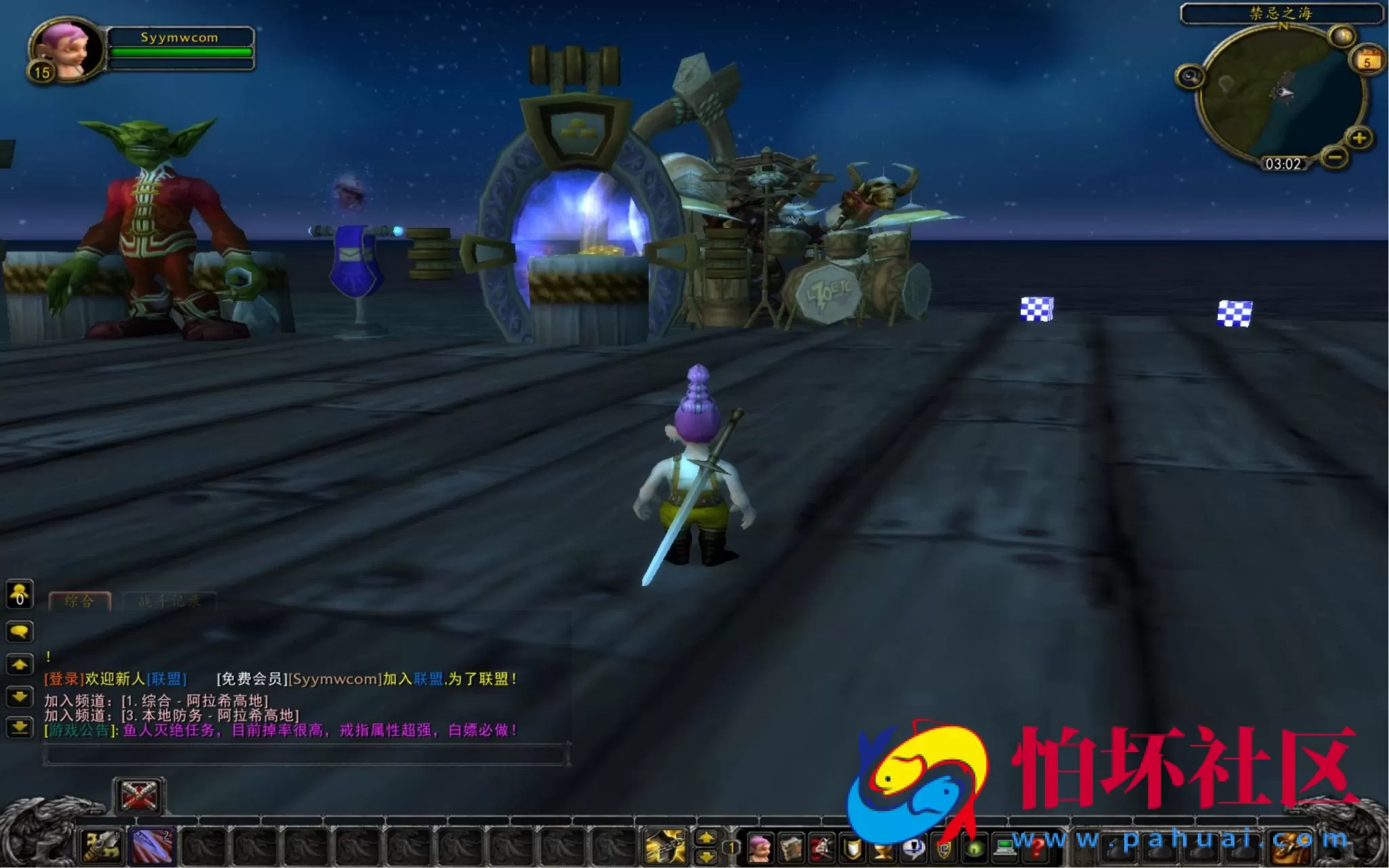Enable minimap tracking via the magnifier icon
Screen dimensions: 1389x868
click(1190, 77)
